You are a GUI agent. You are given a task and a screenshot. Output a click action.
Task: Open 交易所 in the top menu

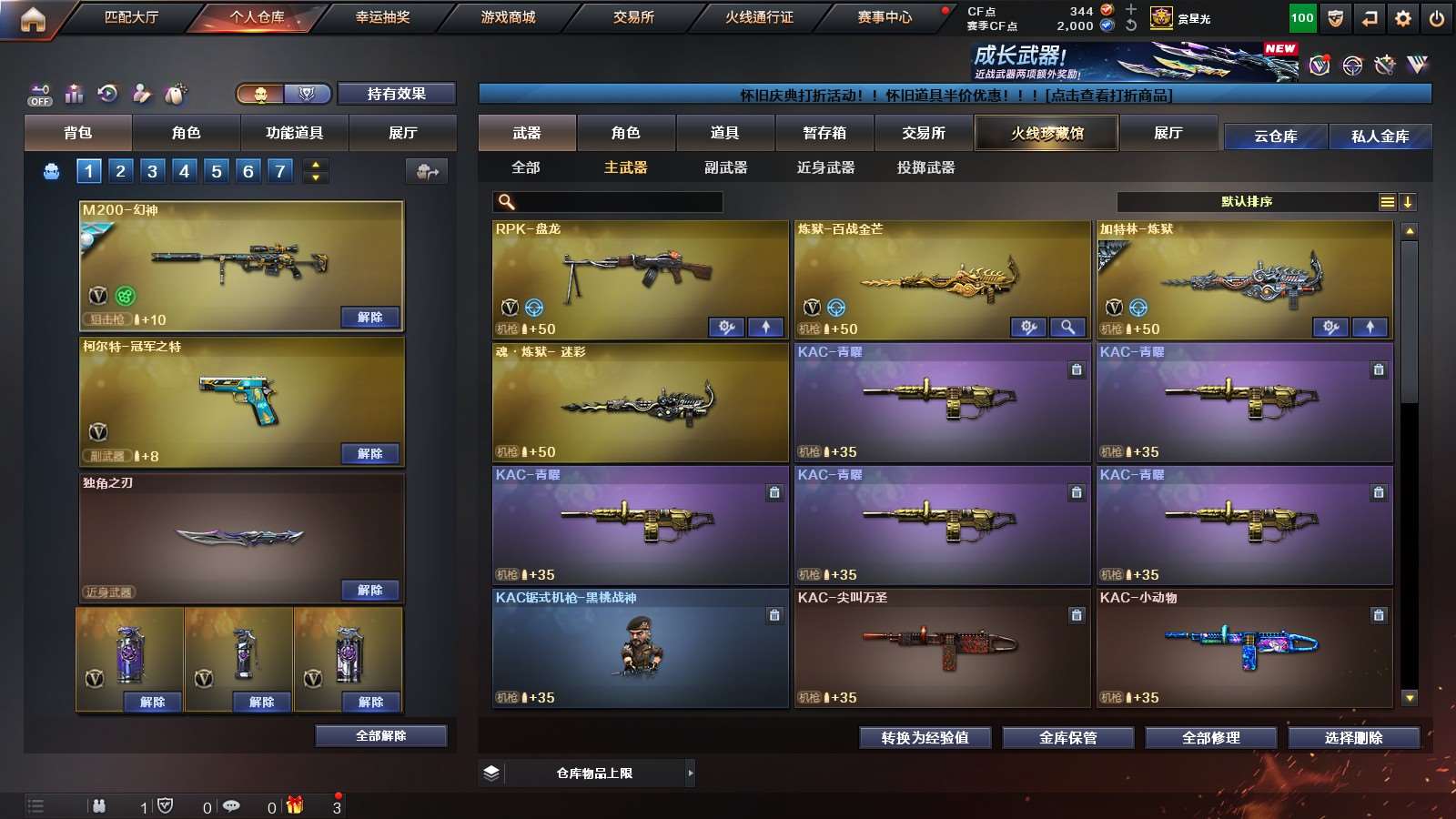633,17
